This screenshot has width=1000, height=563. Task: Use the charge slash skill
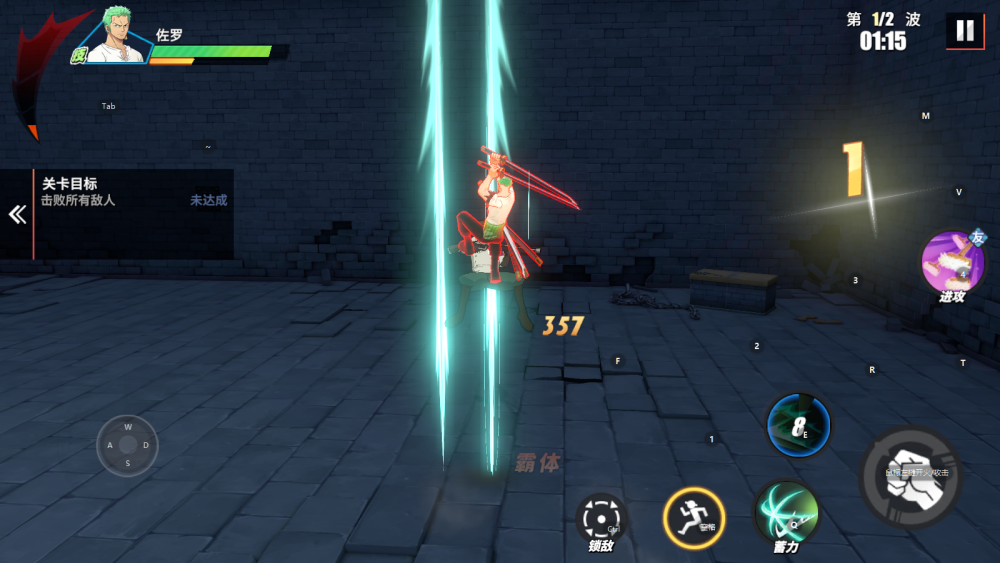pyautogui.click(x=786, y=512)
